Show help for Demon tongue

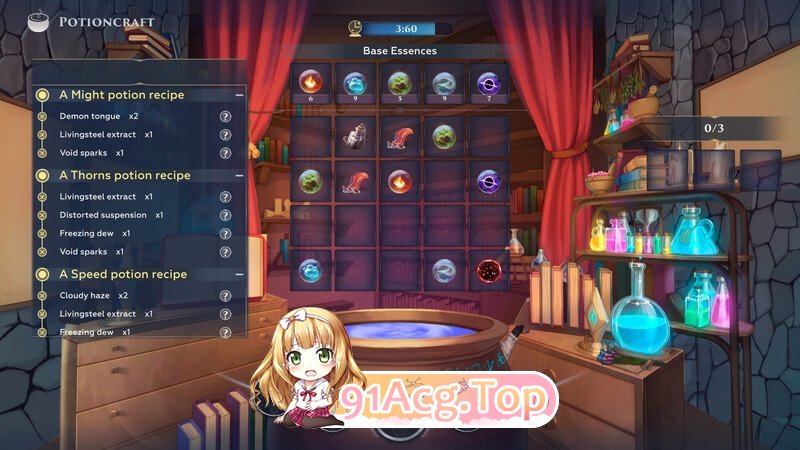225,116
